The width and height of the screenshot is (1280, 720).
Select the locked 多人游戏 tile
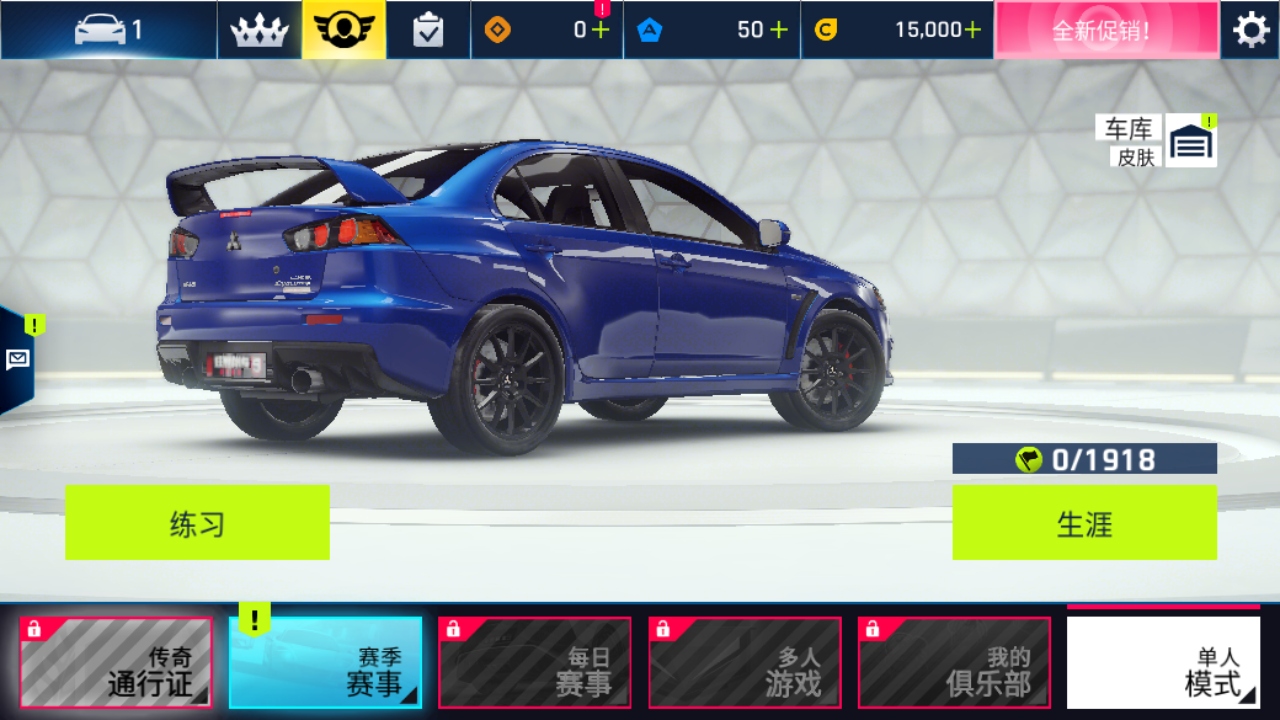pos(745,662)
